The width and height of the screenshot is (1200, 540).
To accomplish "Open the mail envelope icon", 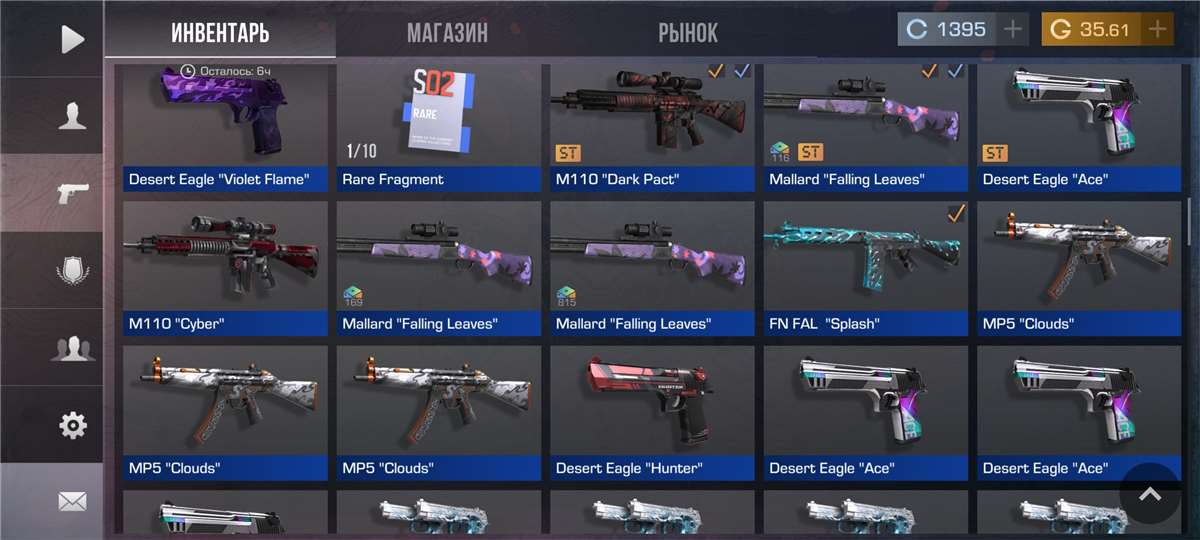I will coord(72,502).
